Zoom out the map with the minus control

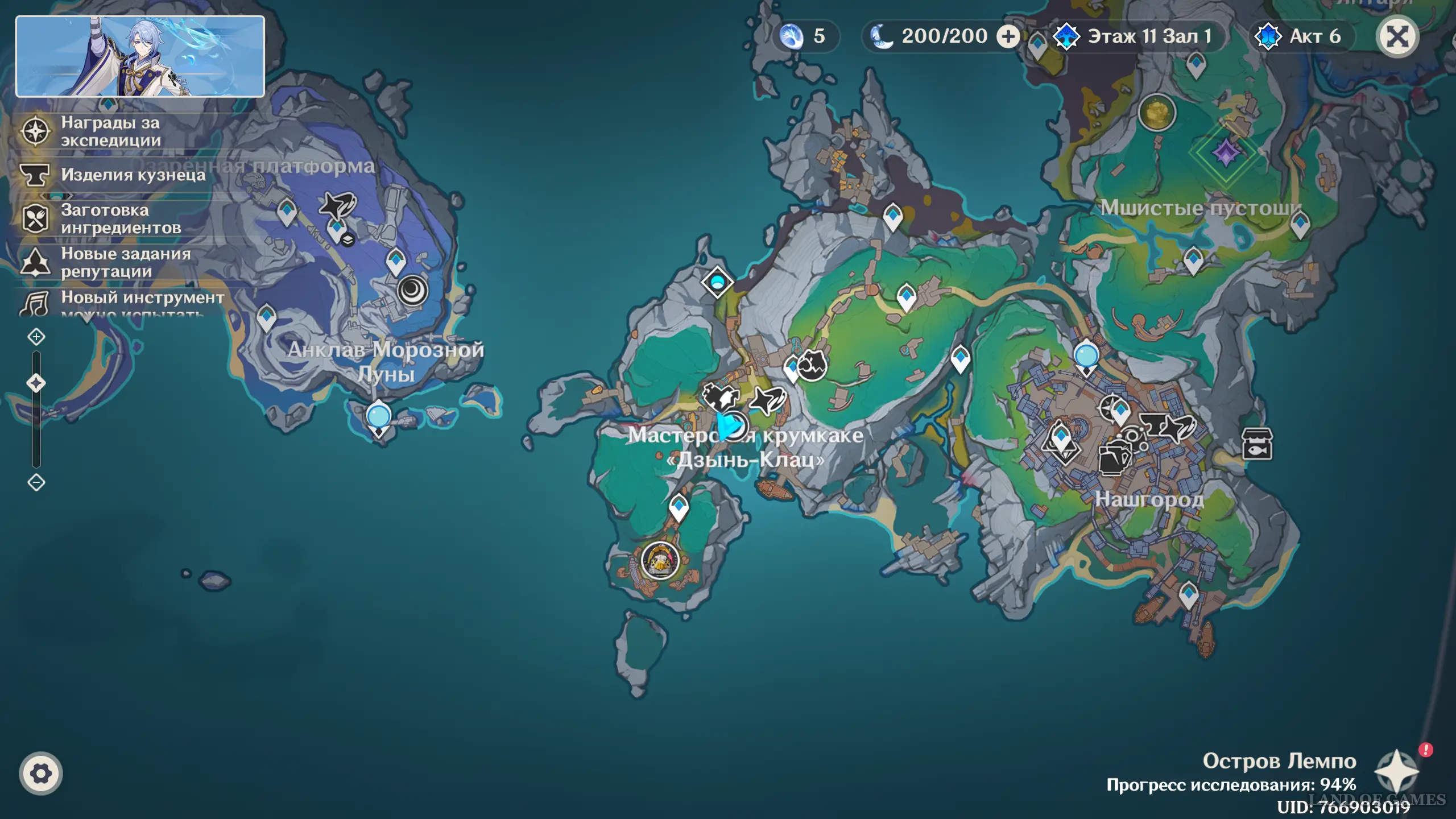pyautogui.click(x=36, y=483)
